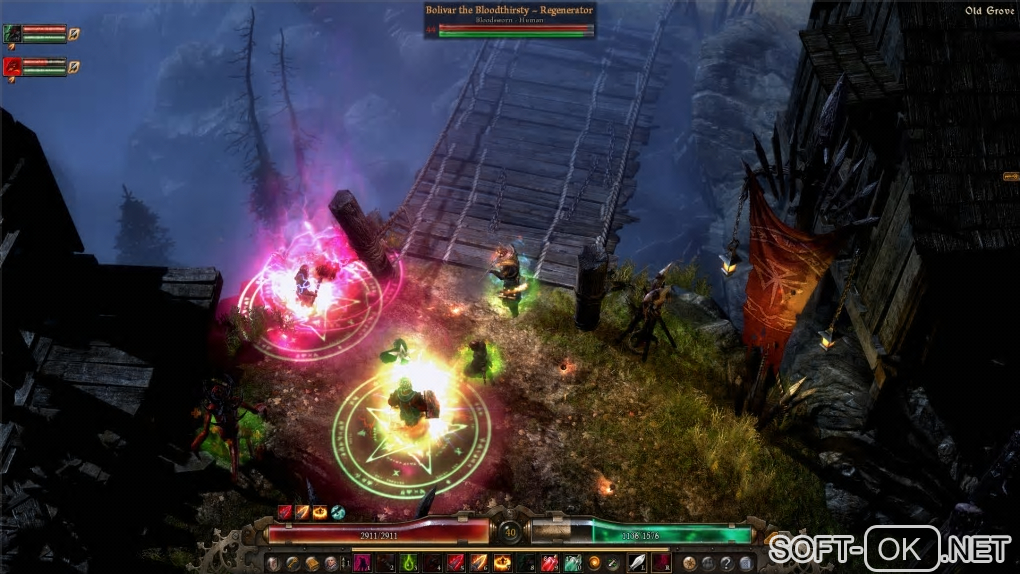Open the help question mark button
The width and height of the screenshot is (1020, 574).
click(x=726, y=563)
